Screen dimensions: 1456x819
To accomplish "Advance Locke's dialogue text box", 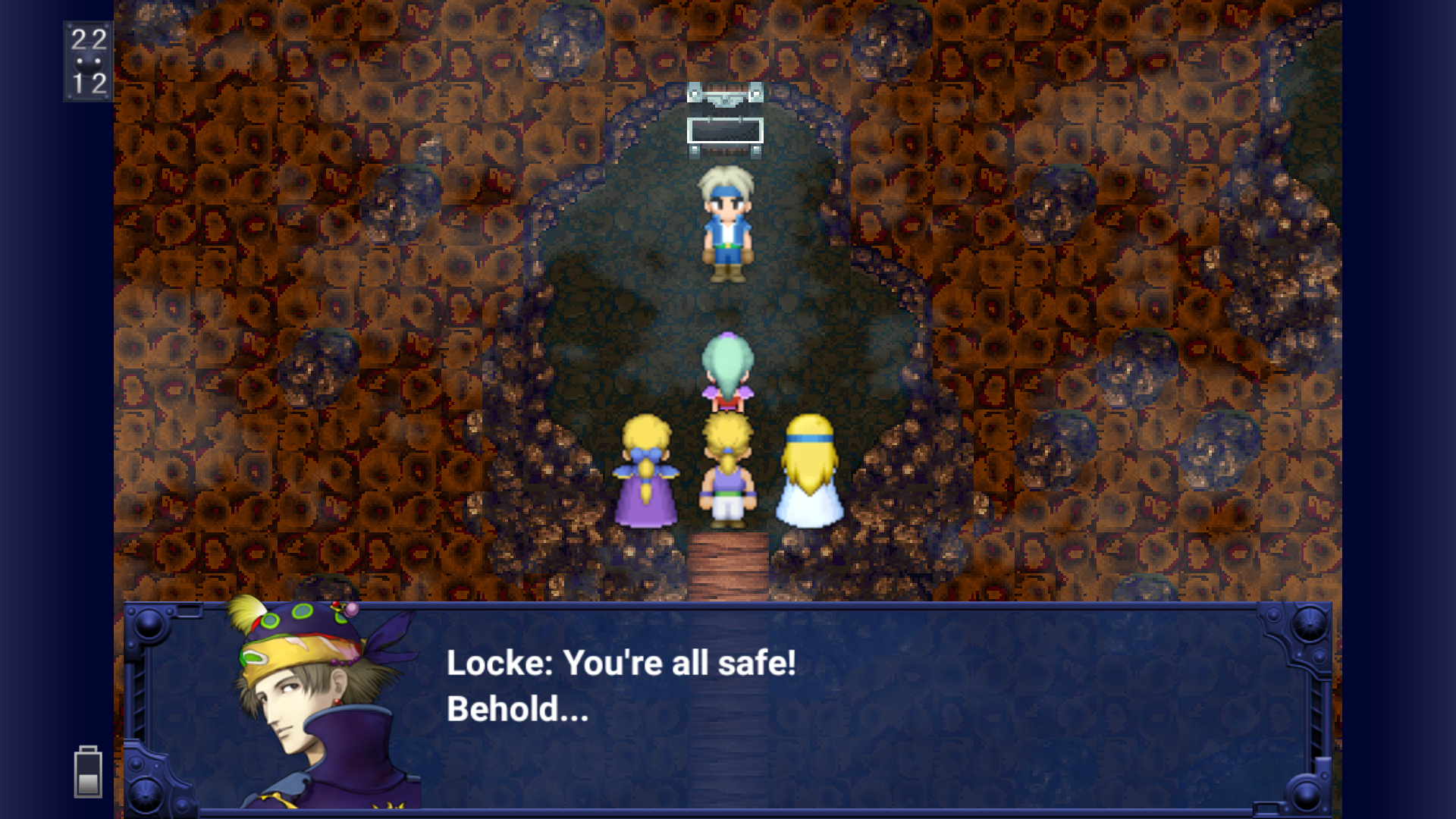I will [x=726, y=705].
